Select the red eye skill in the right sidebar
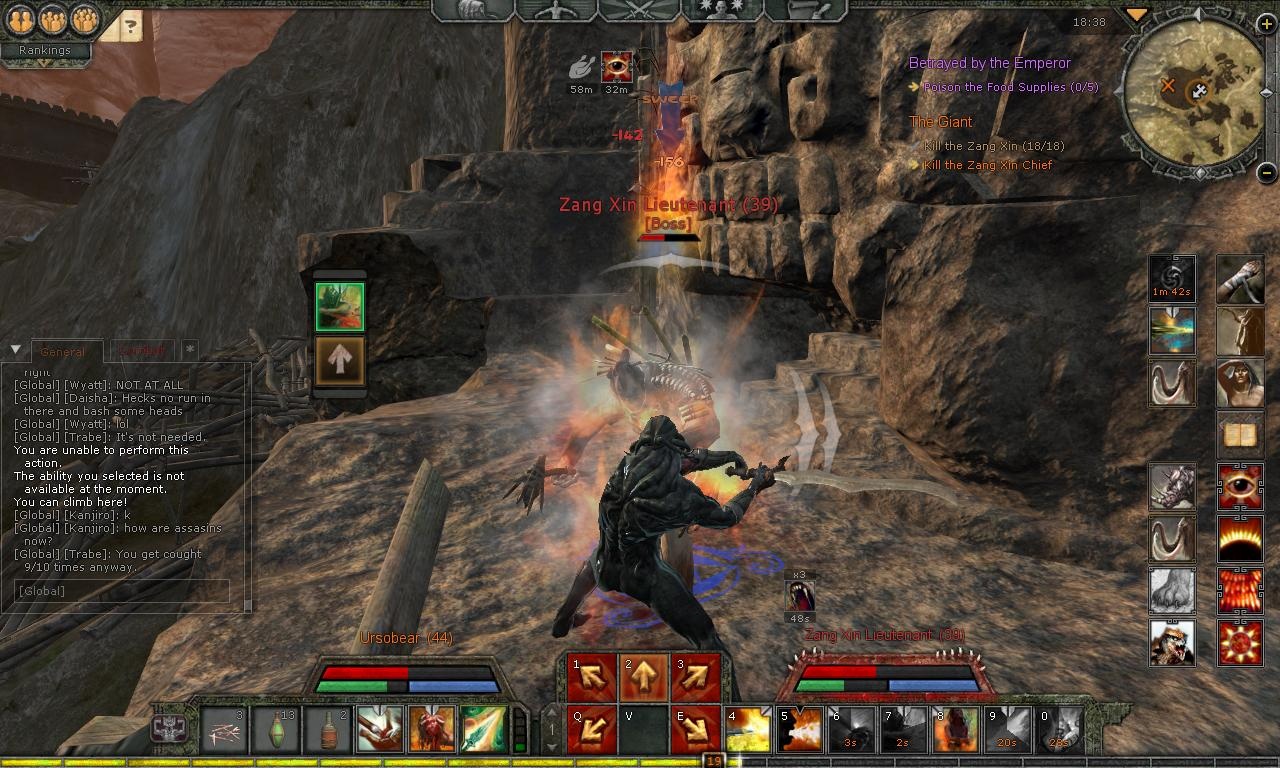 [x=1240, y=486]
